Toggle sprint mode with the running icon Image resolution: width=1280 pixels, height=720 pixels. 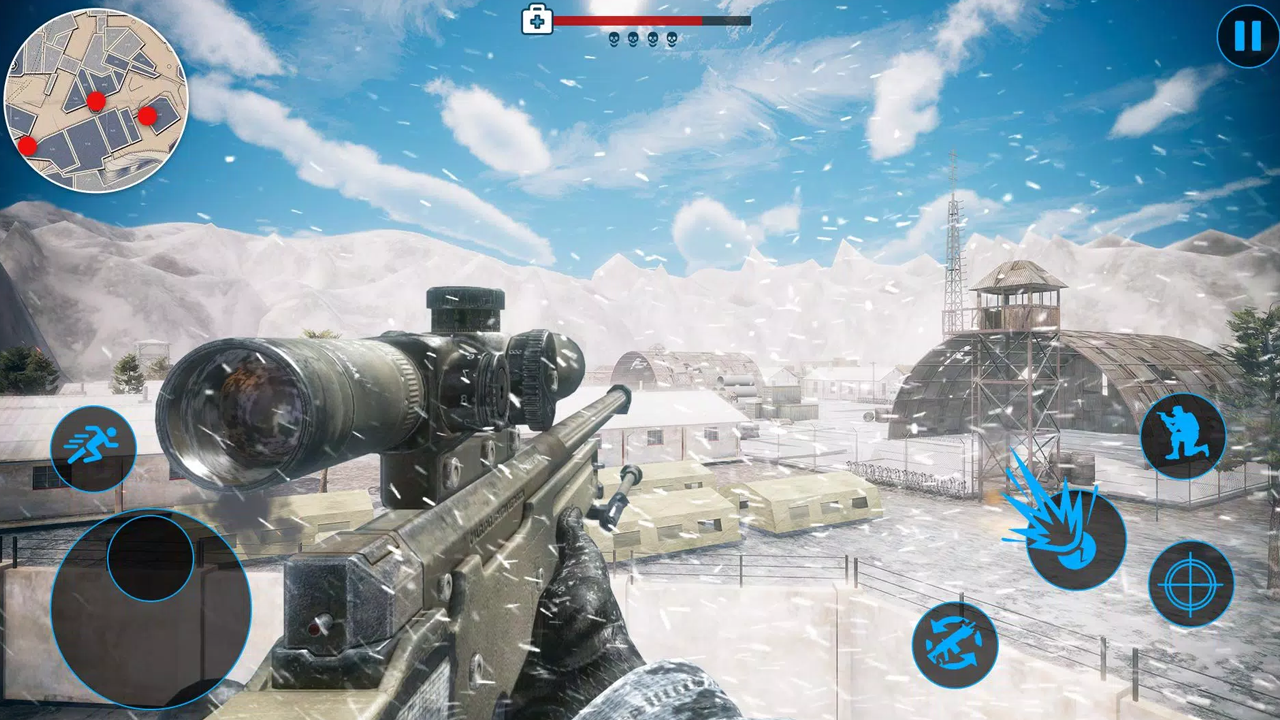pos(93,446)
